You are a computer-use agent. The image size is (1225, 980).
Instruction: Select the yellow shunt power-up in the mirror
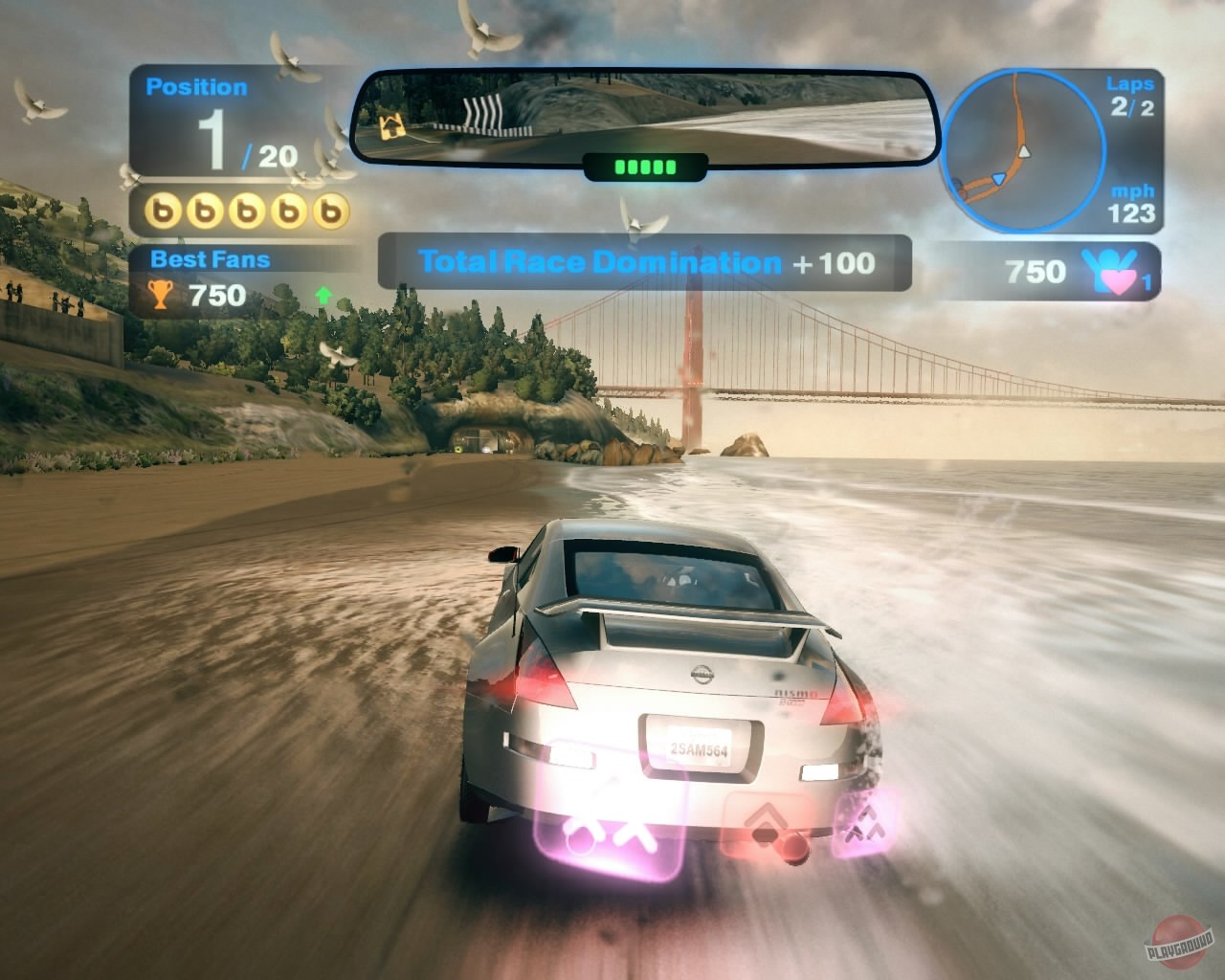click(390, 124)
